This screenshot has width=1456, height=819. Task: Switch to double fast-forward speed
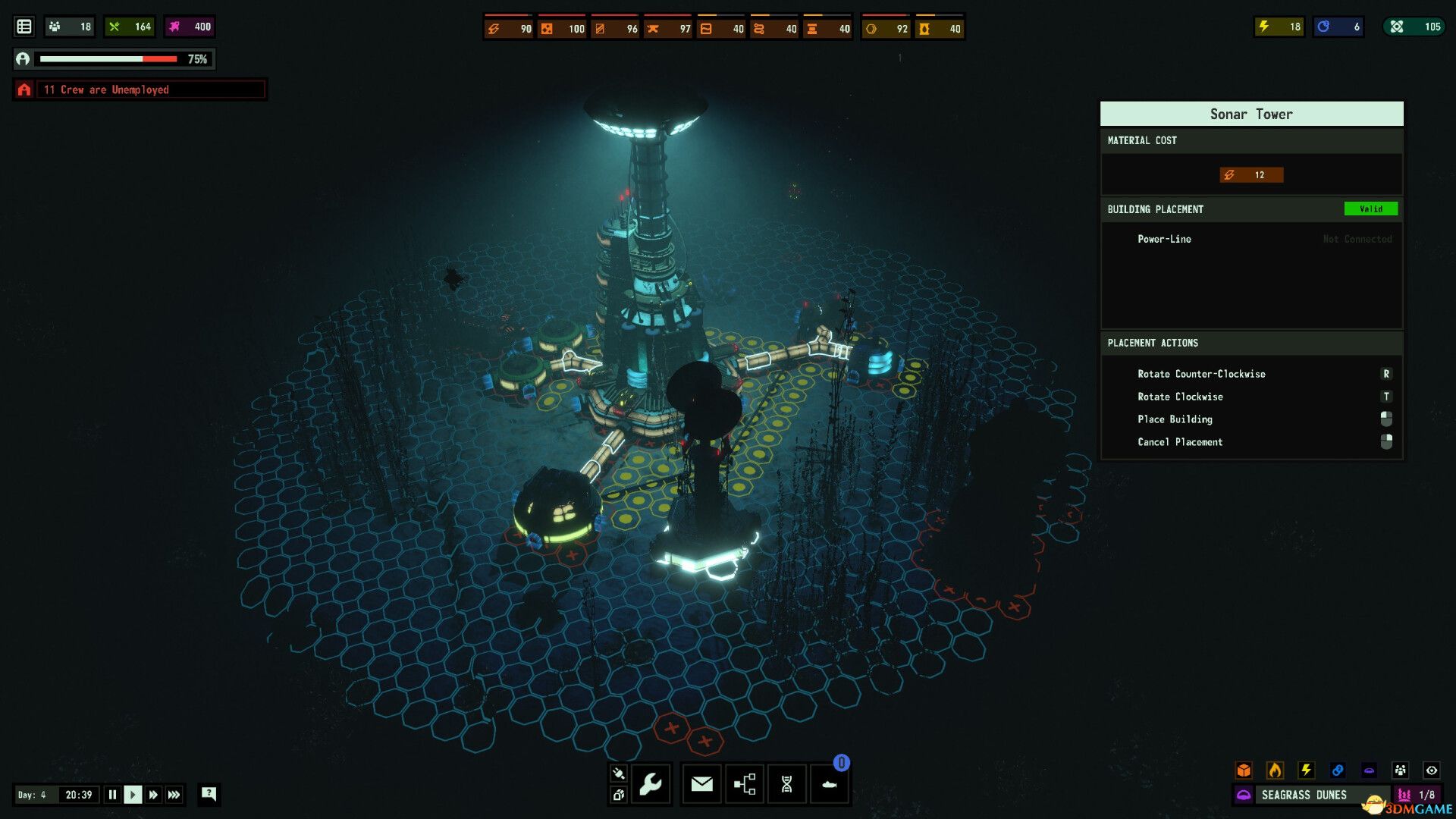[x=153, y=795]
